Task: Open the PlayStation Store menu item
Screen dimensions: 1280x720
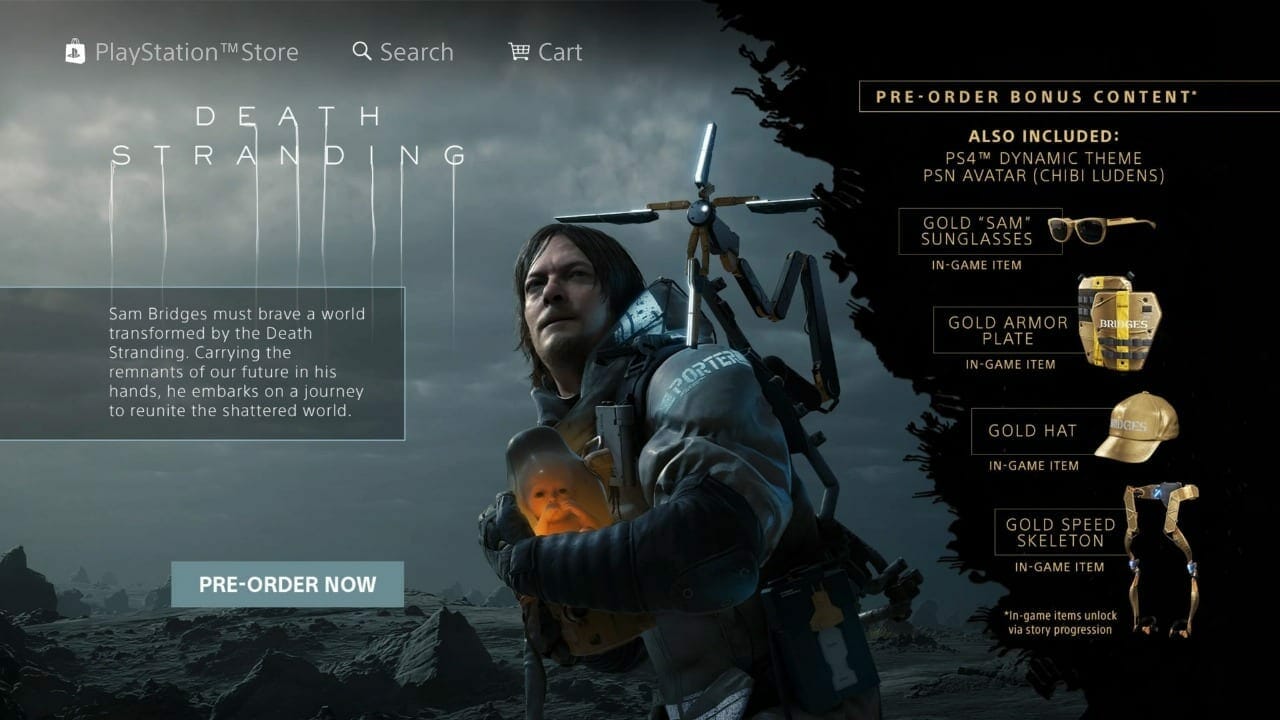Action: click(196, 51)
